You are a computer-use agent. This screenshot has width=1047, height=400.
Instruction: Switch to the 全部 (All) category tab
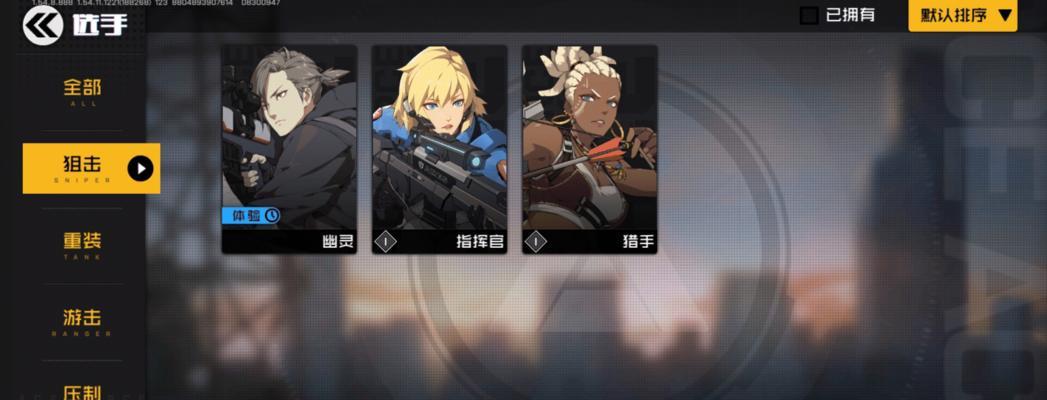coord(82,91)
